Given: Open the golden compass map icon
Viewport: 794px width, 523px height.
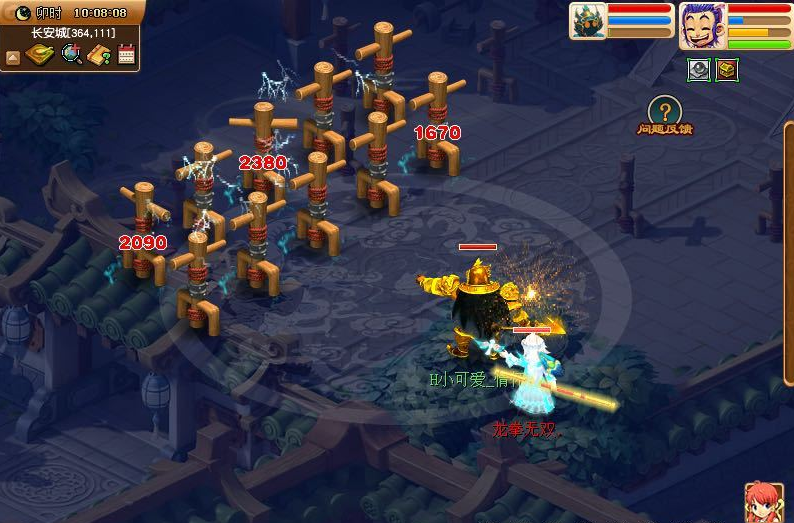Looking at the screenshot, I should (41, 54).
